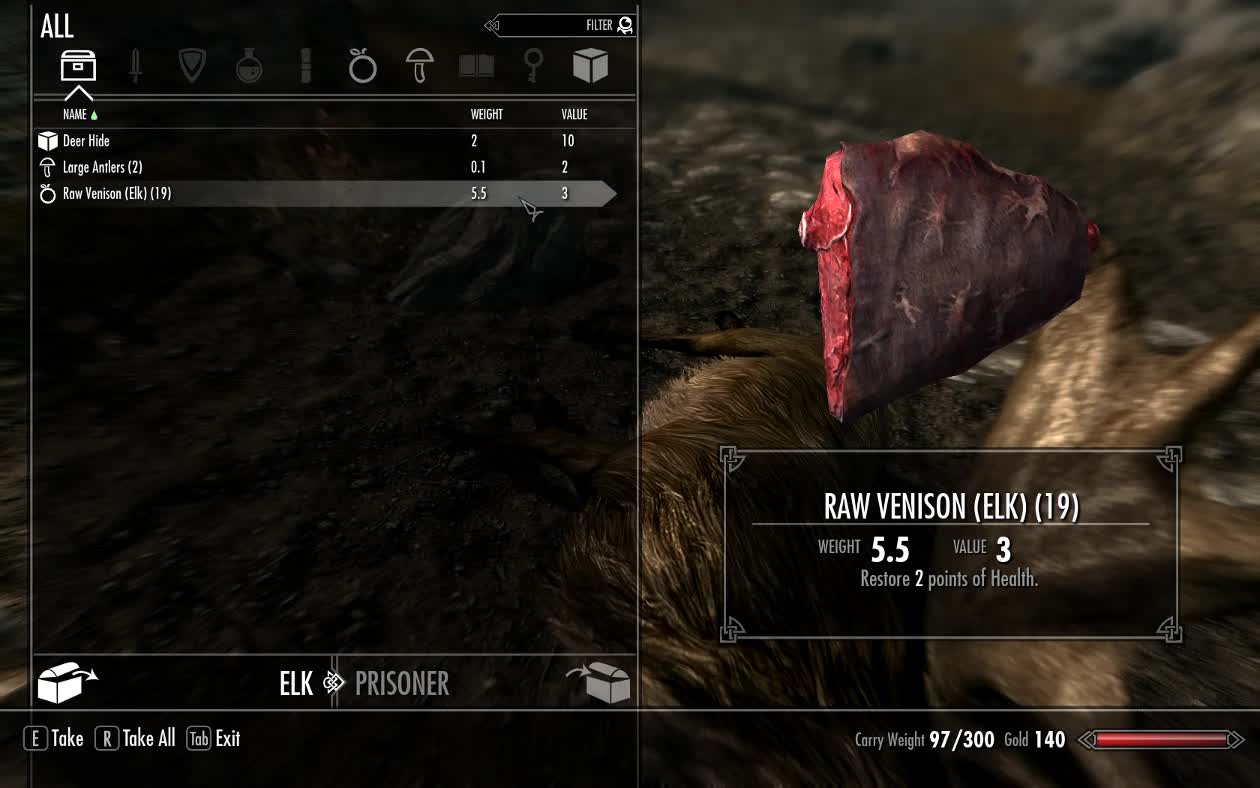Switch to the food apple tab
This screenshot has width=1260, height=788.
[362, 66]
